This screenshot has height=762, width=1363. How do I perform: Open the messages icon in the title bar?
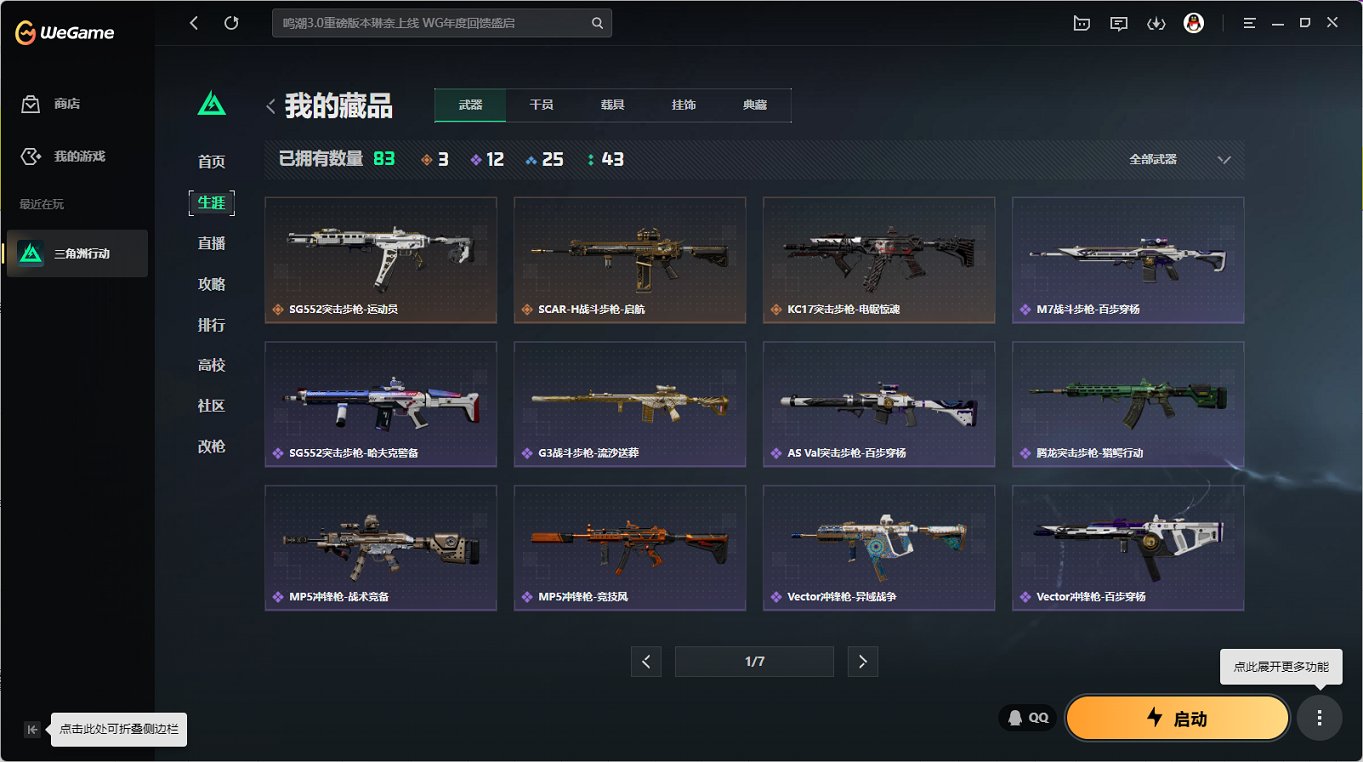(x=1118, y=22)
